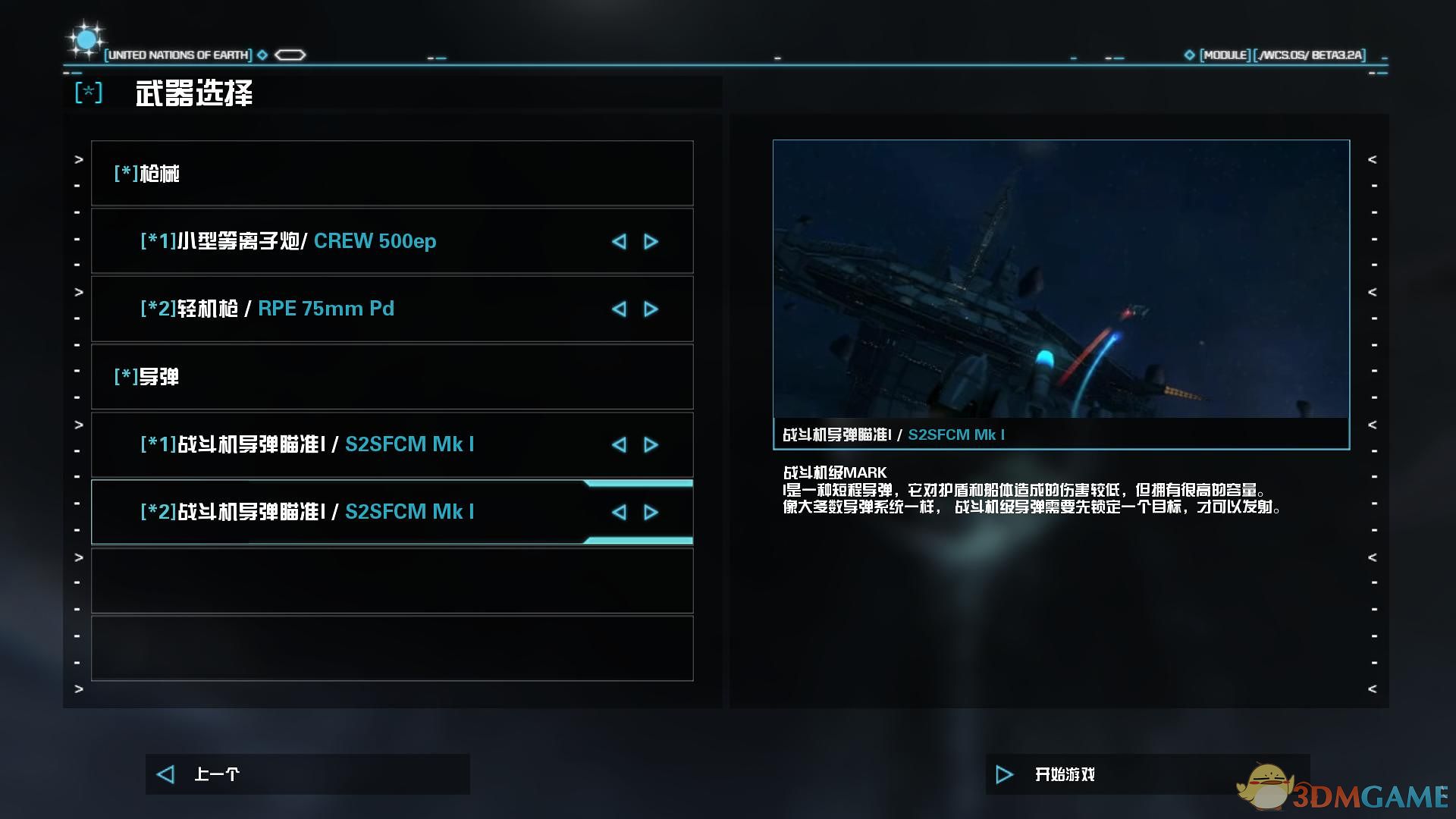Click left arrow on highlighted second missile slot

click(x=619, y=512)
